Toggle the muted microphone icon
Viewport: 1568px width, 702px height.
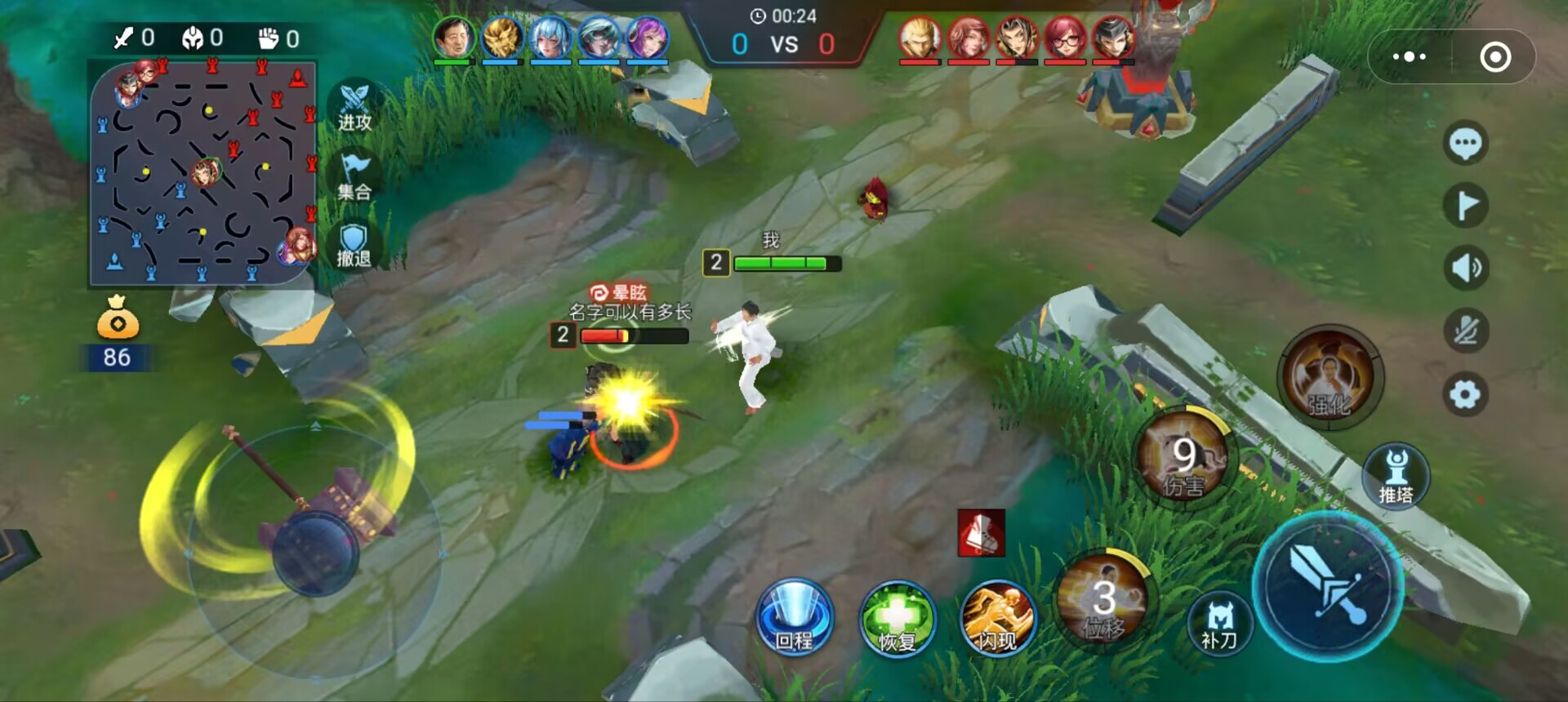click(x=1465, y=331)
